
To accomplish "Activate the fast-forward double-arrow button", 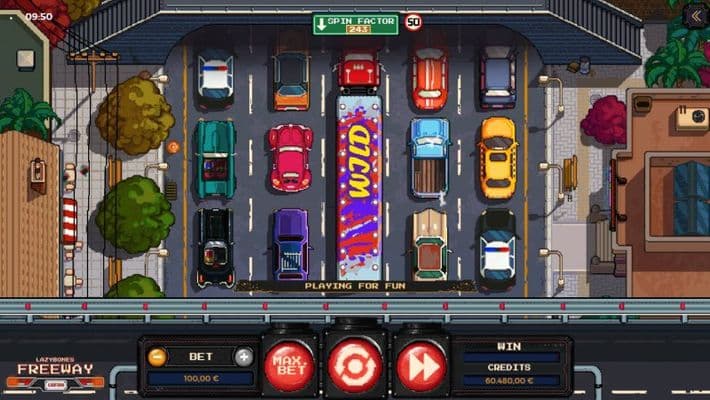I will [420, 366].
